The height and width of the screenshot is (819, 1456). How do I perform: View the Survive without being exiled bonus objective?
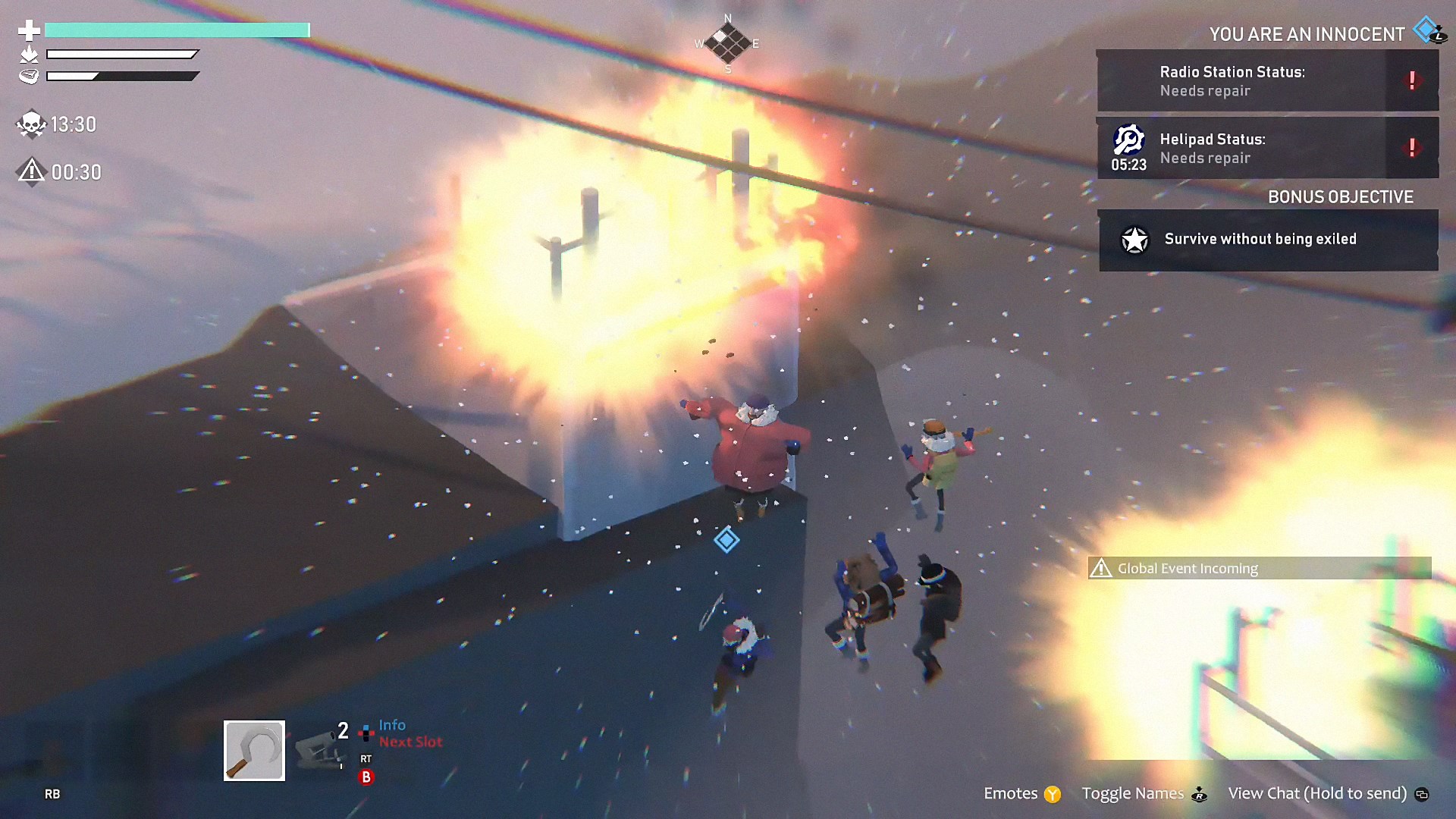[1267, 240]
